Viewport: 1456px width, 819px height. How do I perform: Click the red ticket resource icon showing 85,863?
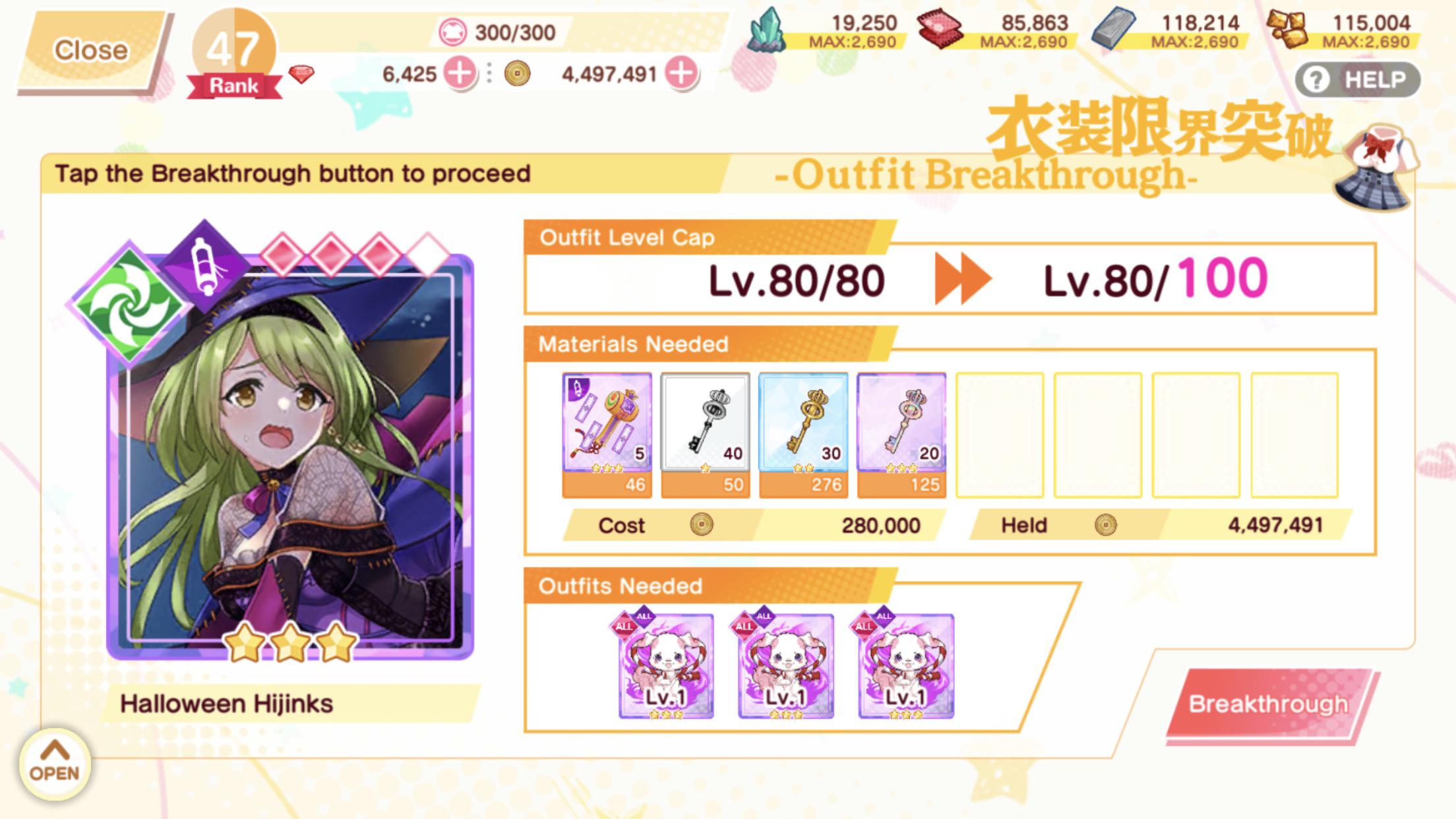pyautogui.click(x=939, y=28)
